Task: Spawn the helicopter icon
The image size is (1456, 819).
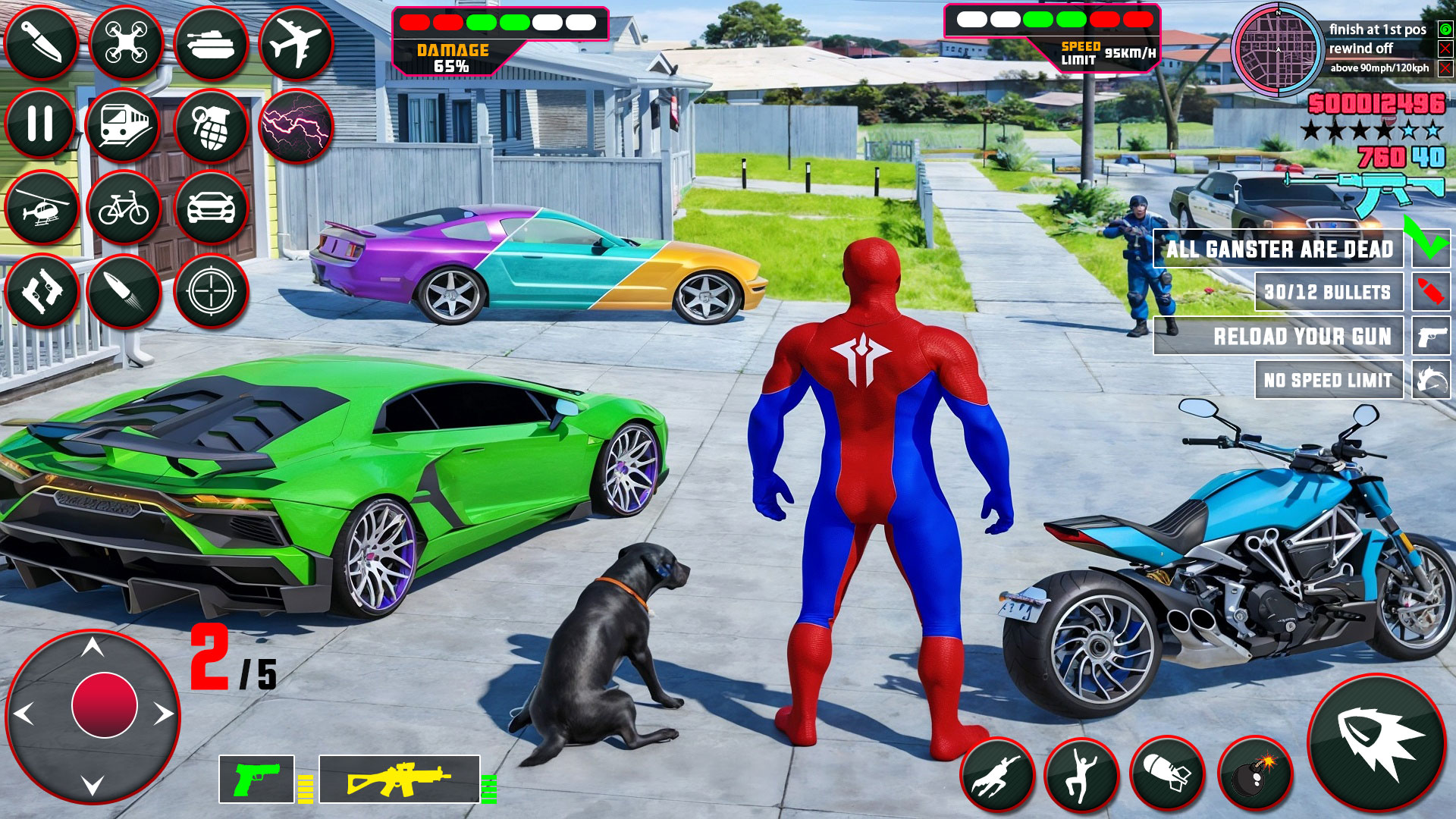Action: click(x=42, y=206)
